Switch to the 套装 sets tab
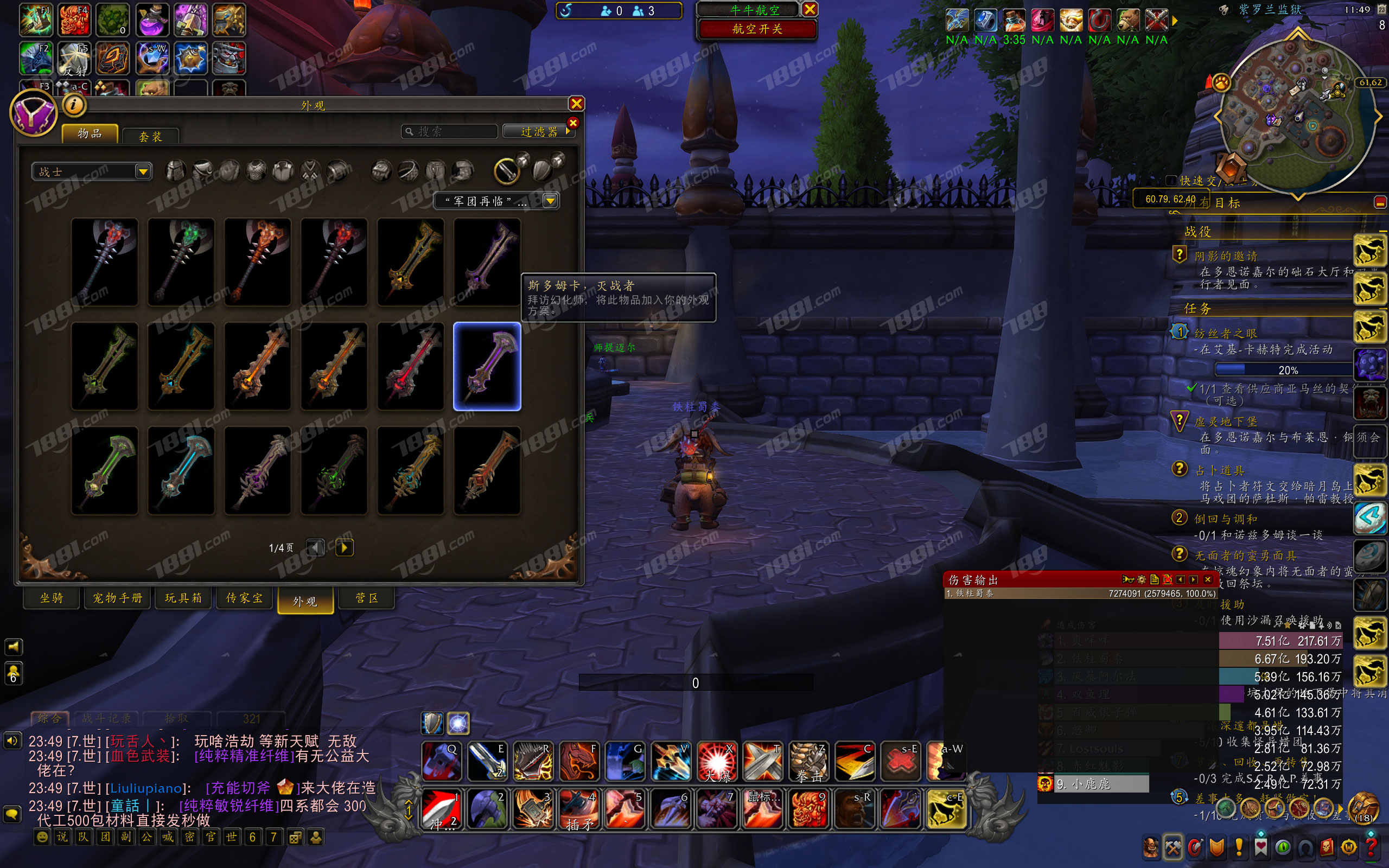1389x868 pixels. 150,136
